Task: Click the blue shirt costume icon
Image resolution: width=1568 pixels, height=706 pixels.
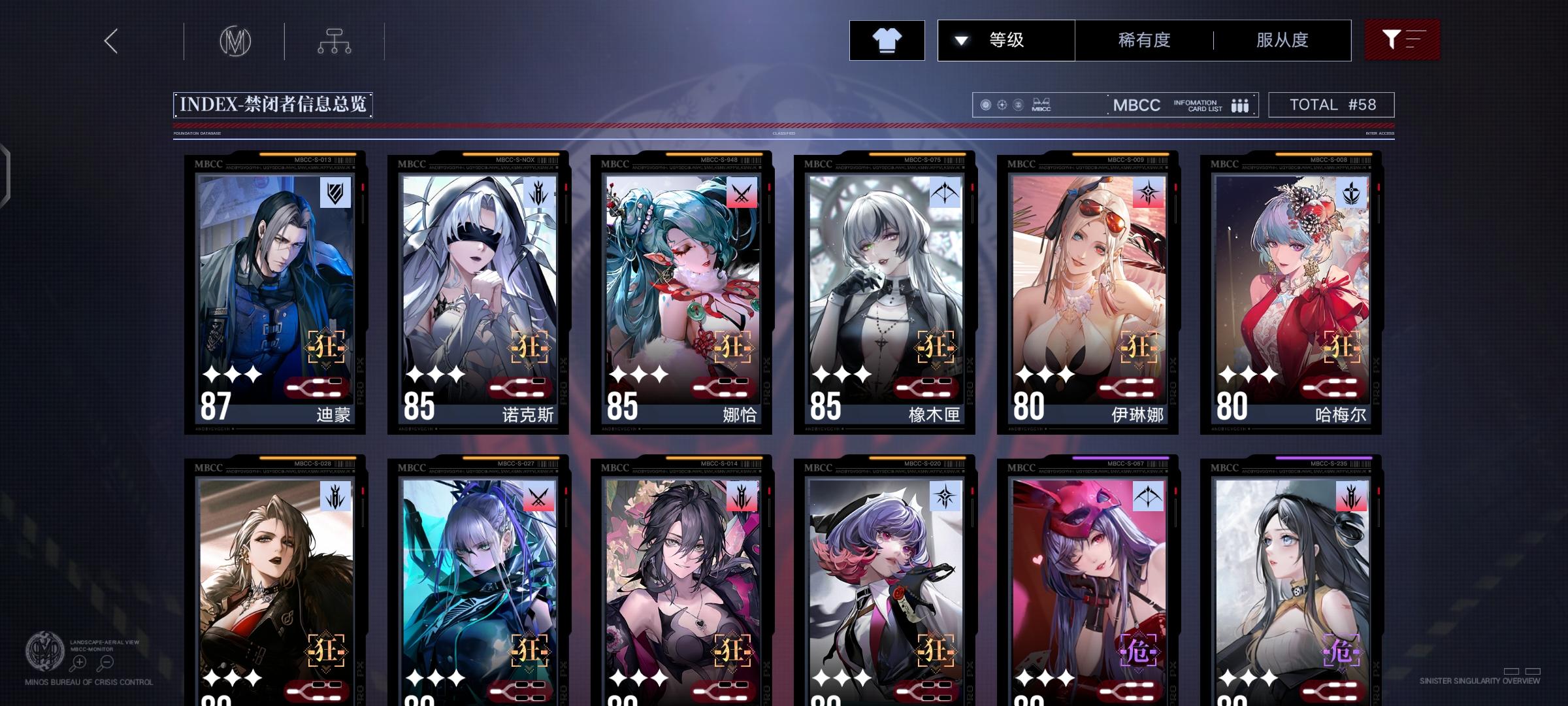Action: coord(887,40)
